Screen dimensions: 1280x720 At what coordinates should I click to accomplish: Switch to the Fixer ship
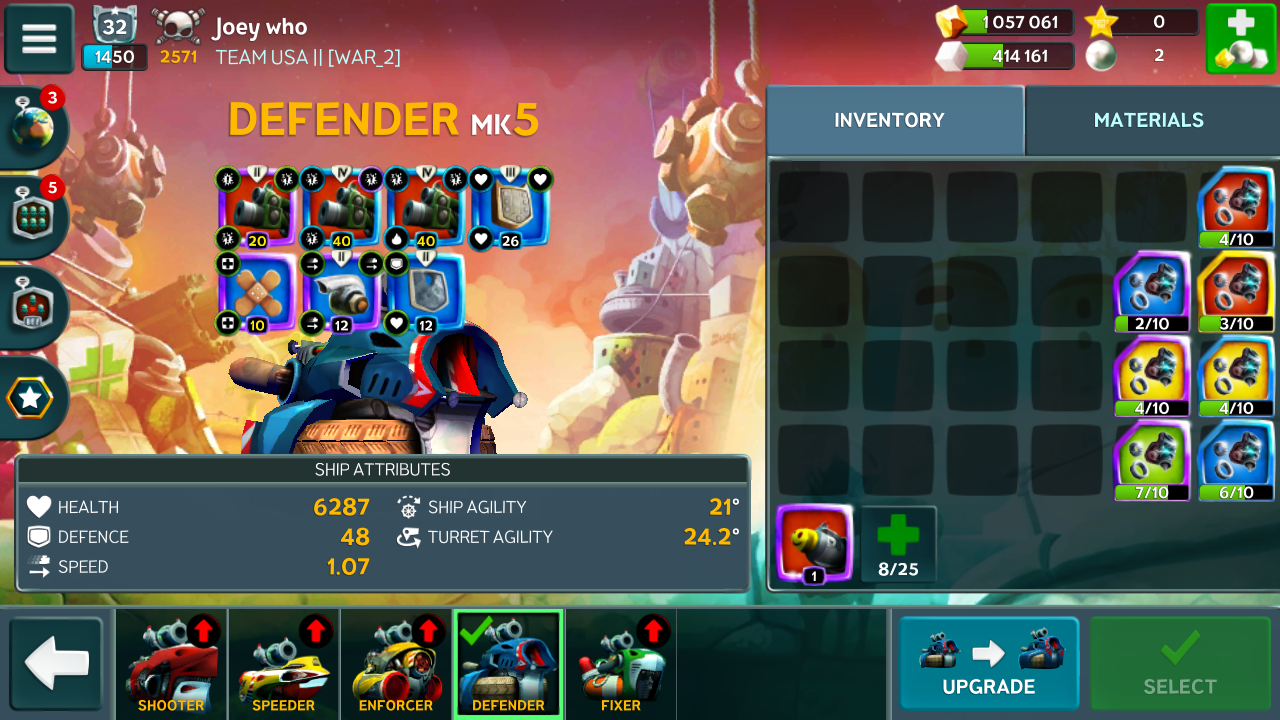coord(621,663)
